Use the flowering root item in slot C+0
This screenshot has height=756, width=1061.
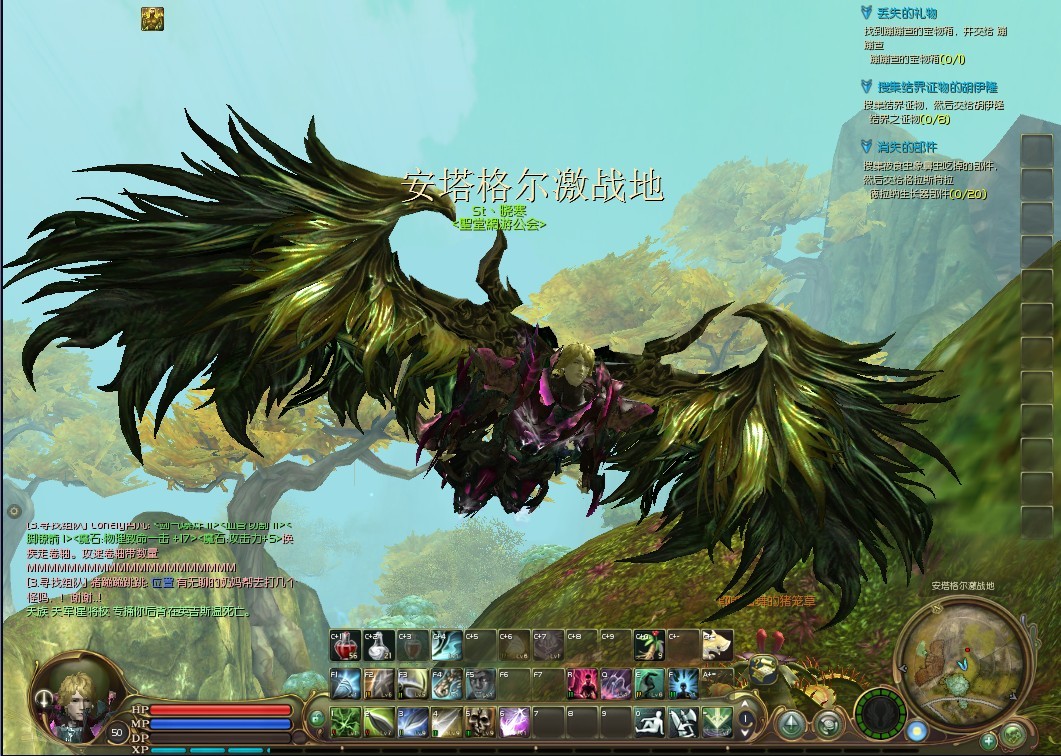(650, 646)
